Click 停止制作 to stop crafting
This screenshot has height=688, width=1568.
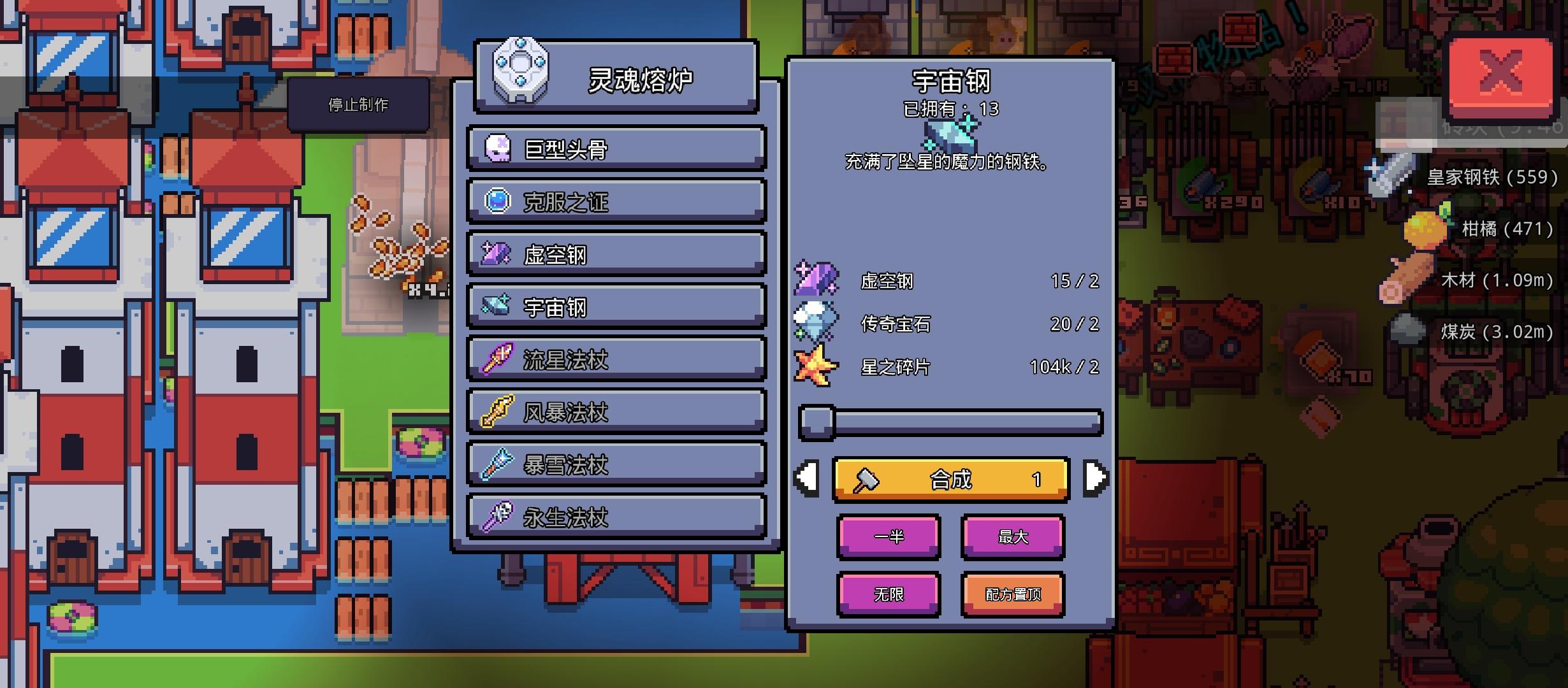tap(359, 104)
